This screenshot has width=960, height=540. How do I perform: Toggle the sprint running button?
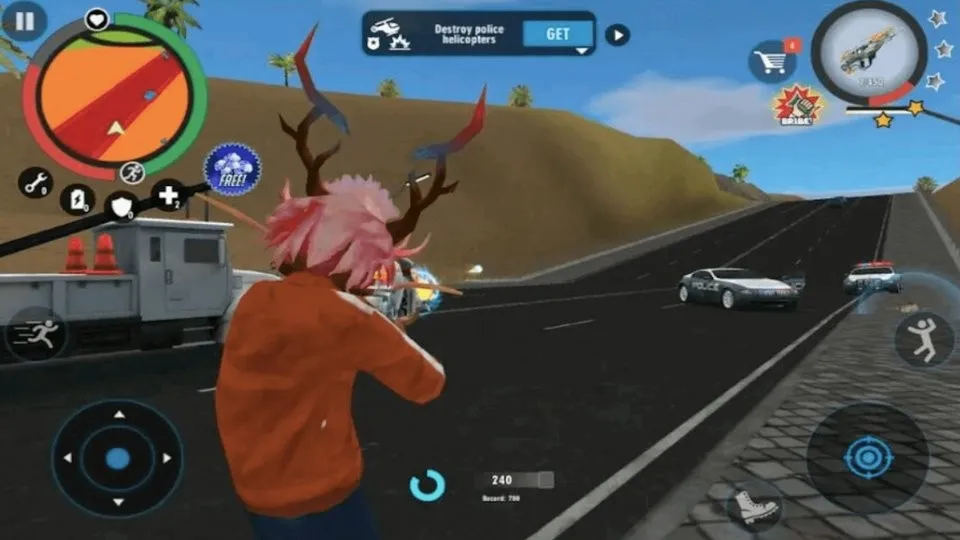pos(36,334)
